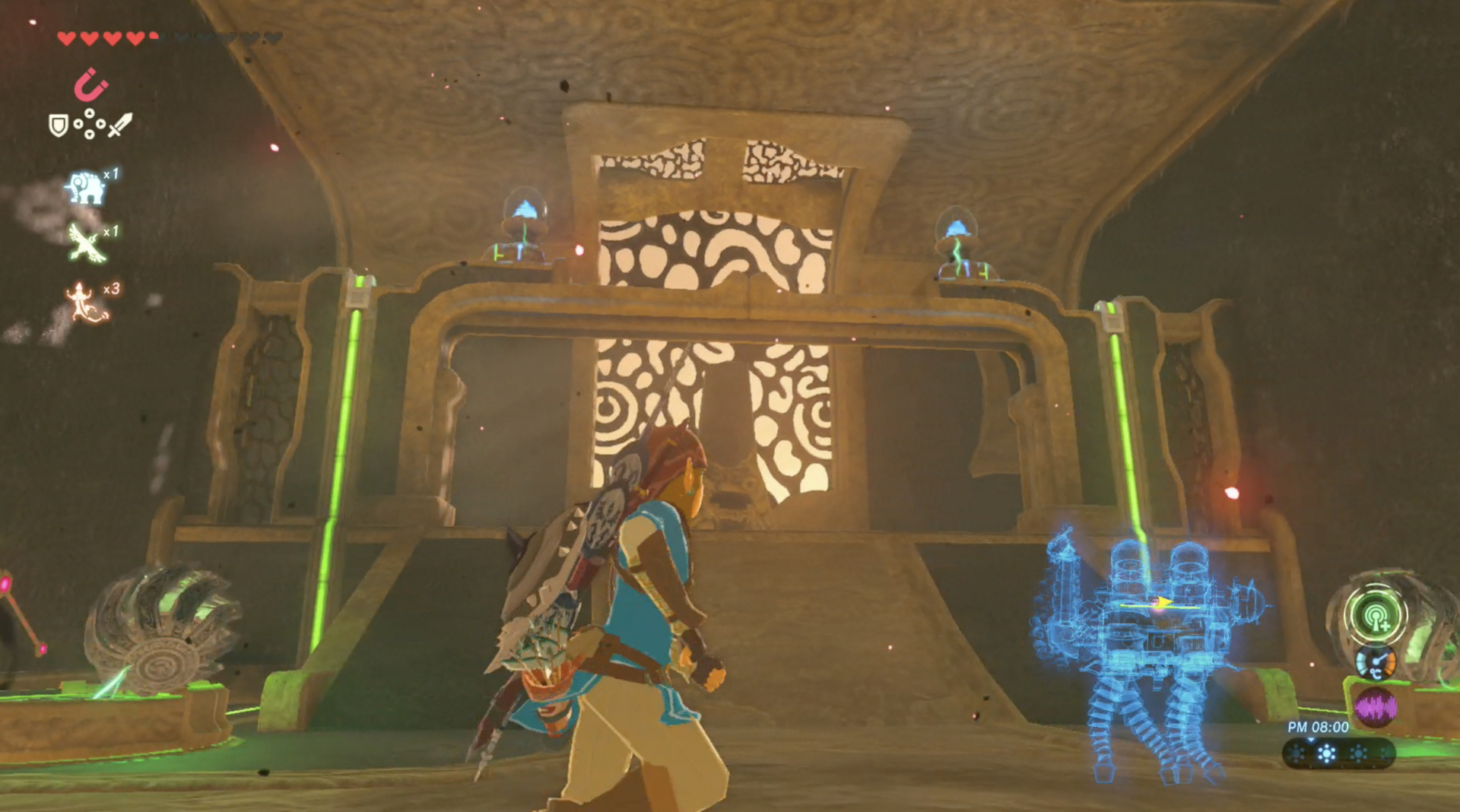Select the Magnesis rune icon

click(90, 84)
